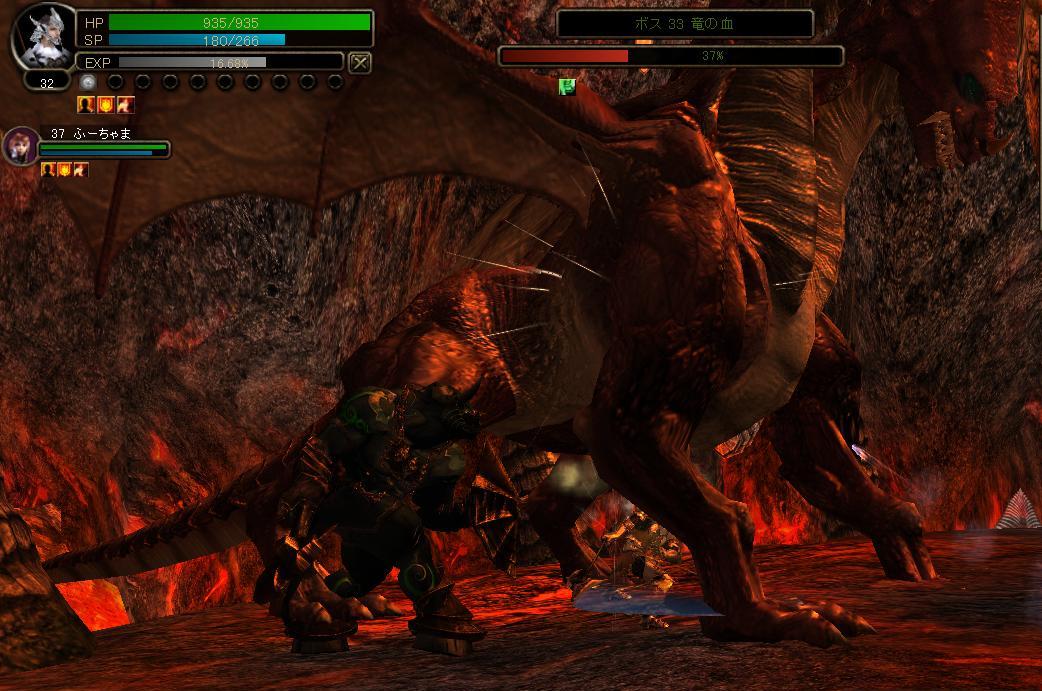Inspect ふーちゃま's flame shield buff icon
Screen dimensions: 1042x691
point(64,170)
